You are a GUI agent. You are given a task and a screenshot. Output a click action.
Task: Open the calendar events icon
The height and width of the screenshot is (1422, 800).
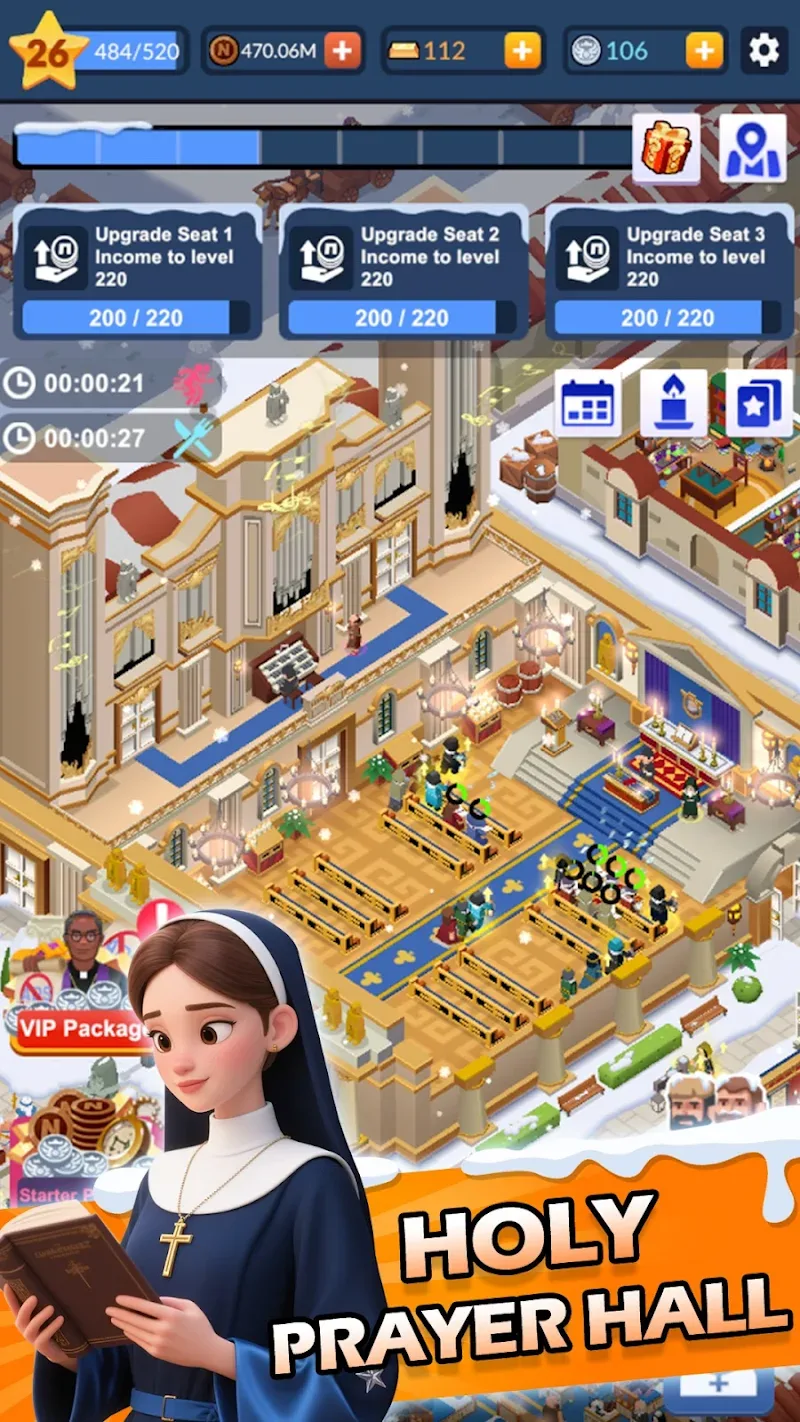587,403
